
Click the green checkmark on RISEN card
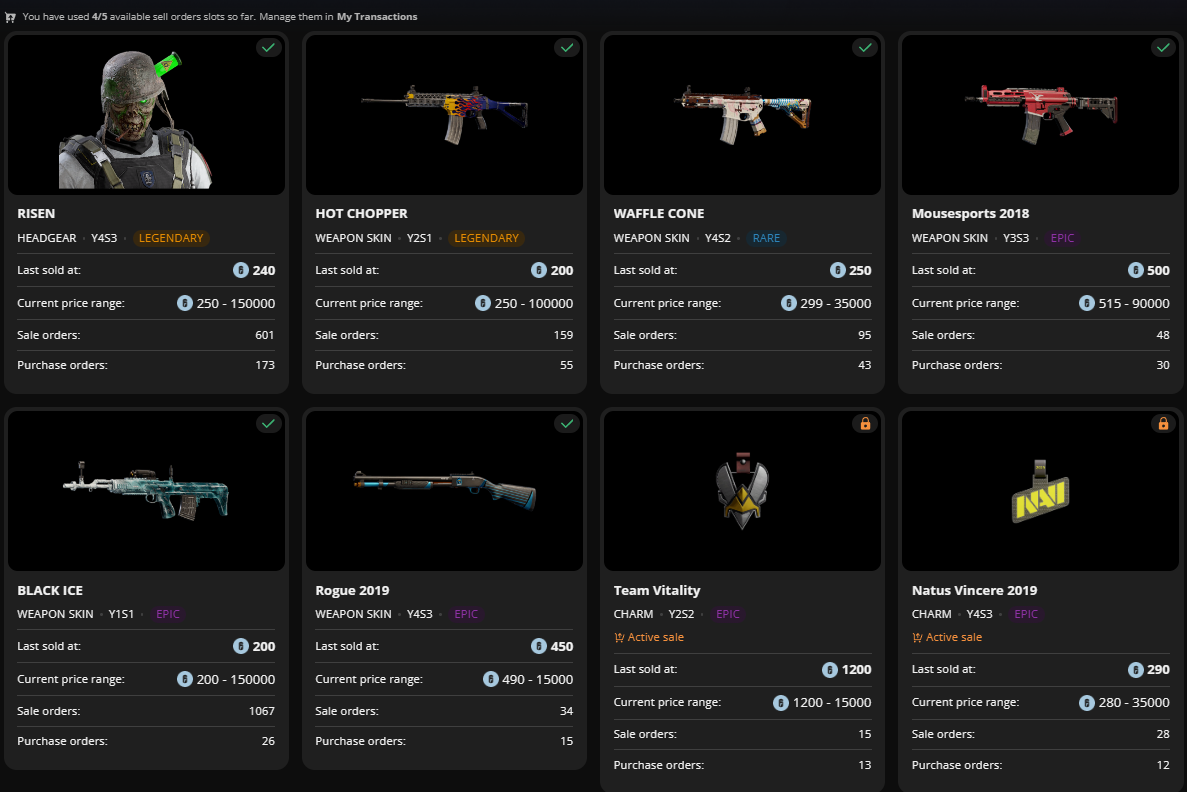pos(267,47)
